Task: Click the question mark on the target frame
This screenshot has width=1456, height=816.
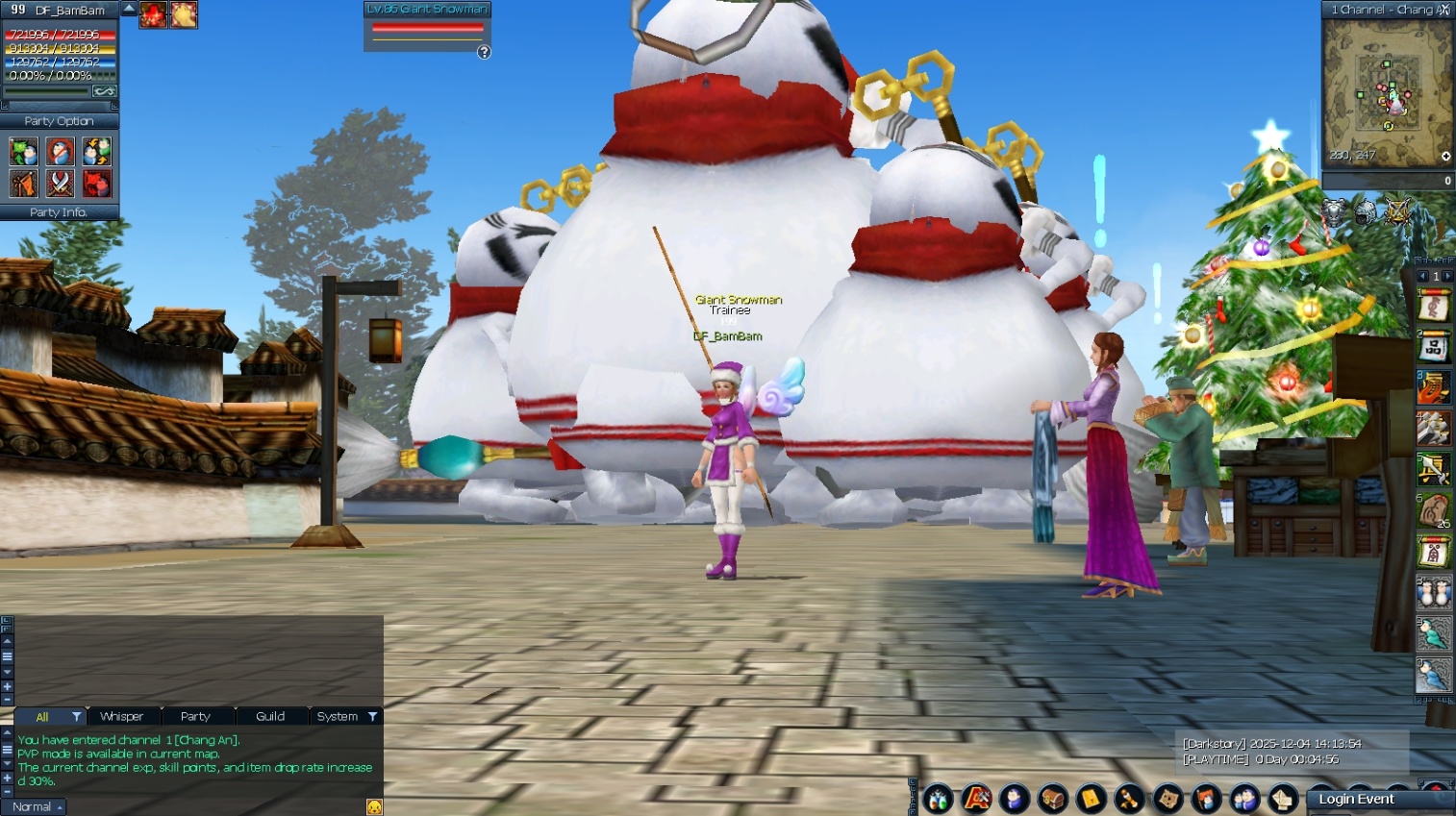Action: 484,52
